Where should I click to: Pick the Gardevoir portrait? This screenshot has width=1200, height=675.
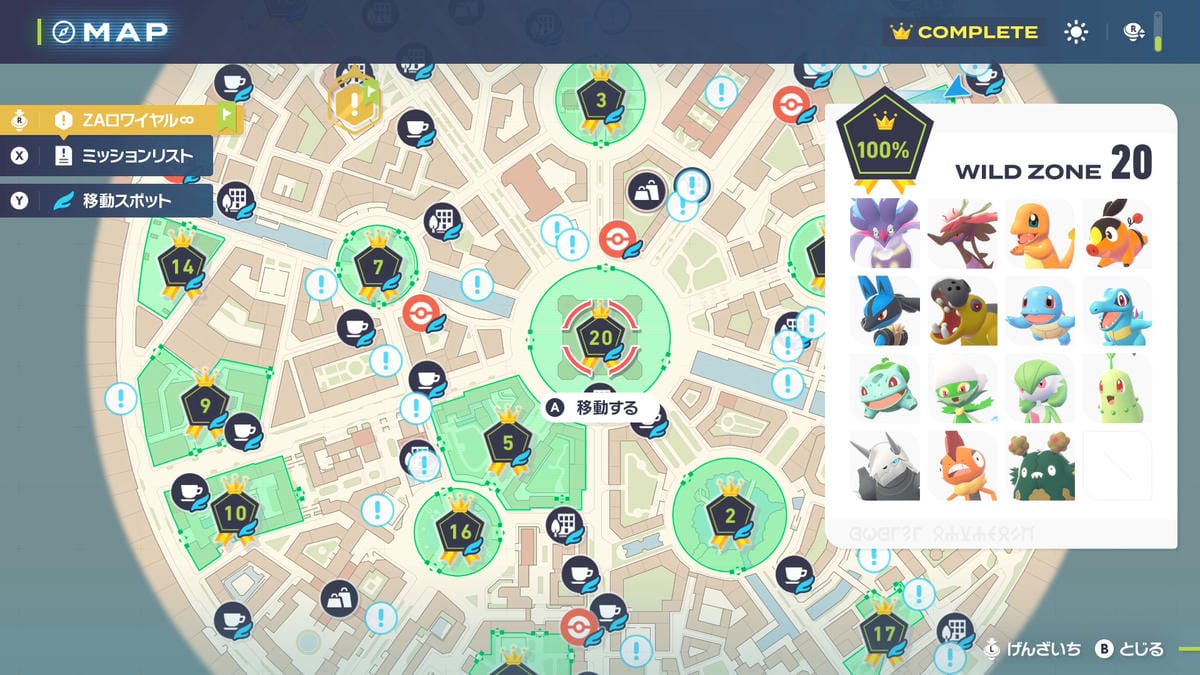coord(1040,388)
